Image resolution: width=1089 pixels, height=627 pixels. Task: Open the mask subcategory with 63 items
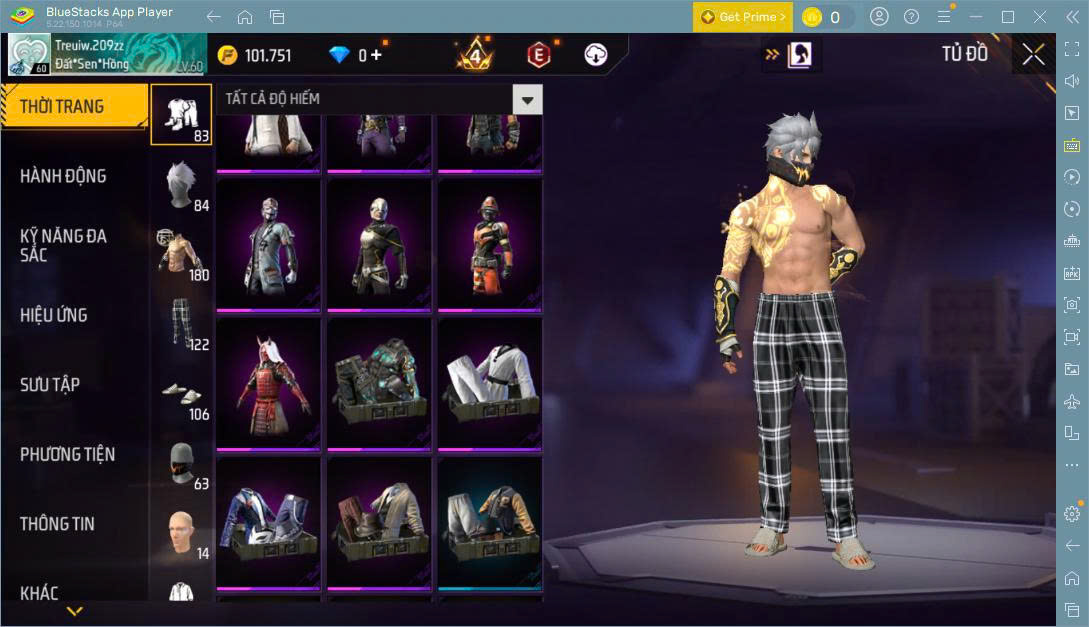click(x=182, y=462)
